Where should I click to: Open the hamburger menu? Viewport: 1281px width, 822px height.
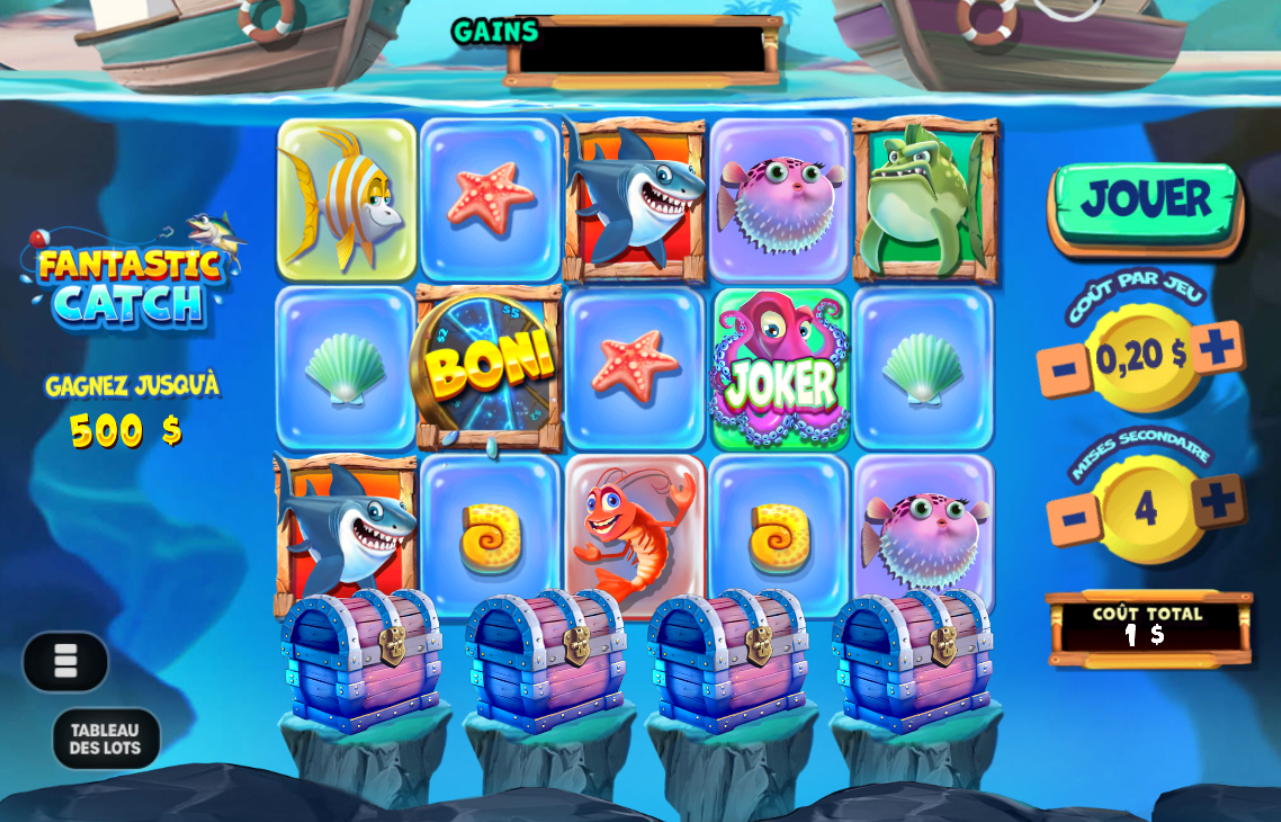click(x=65, y=662)
